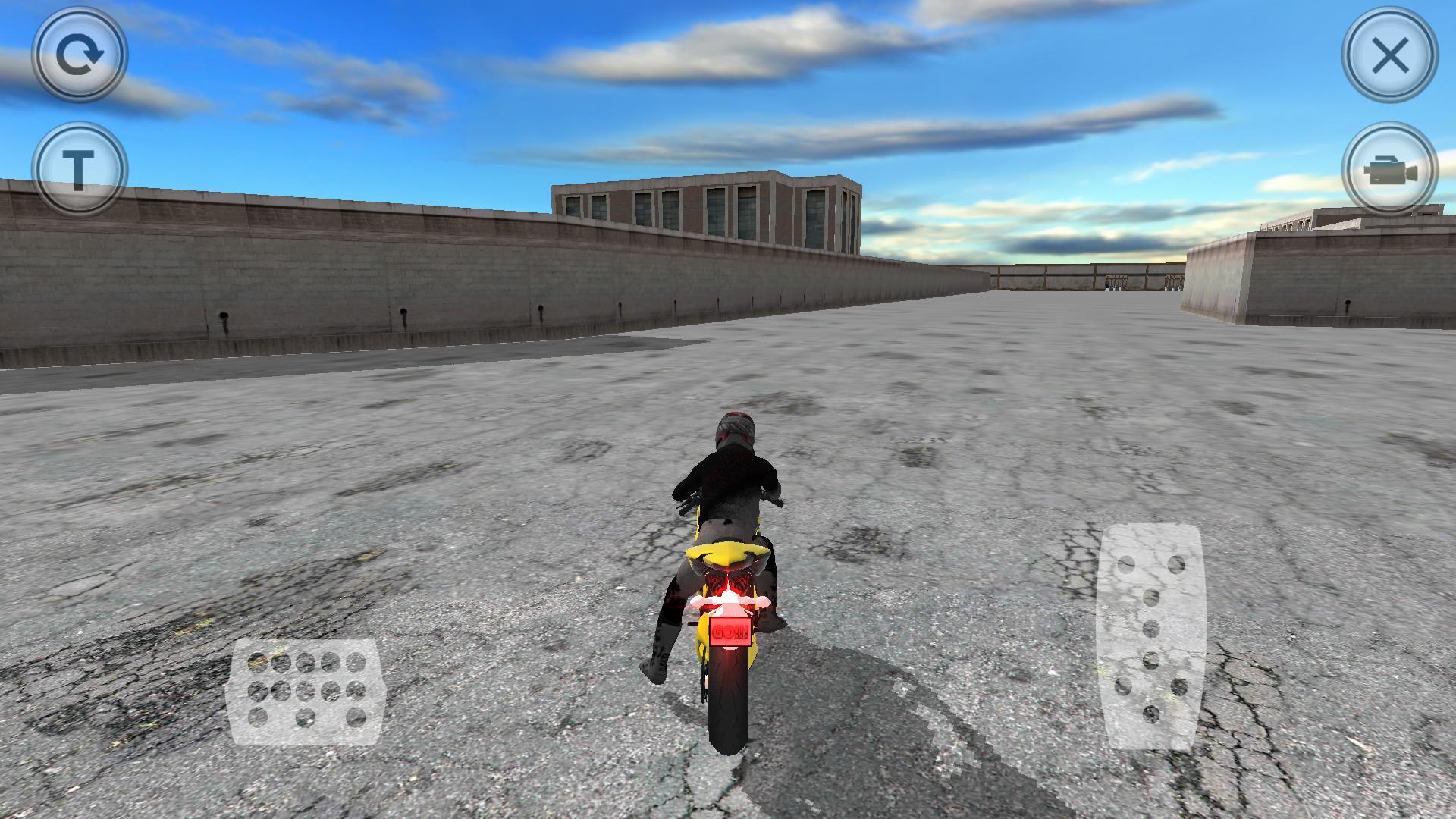Screen dimensions: 1456x819
Task: Hit the restart icon in the top corner
Action: [x=80, y=57]
